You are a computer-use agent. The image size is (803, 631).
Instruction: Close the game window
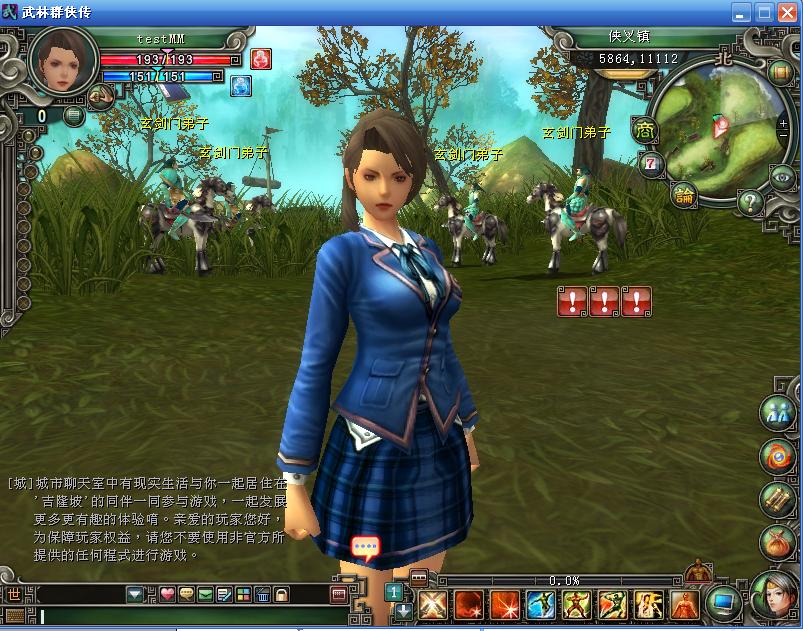click(x=787, y=13)
